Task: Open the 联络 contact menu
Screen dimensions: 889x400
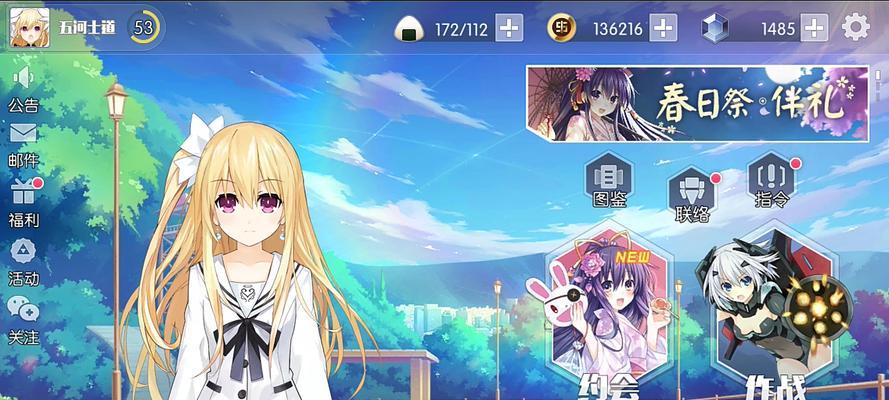Action: point(693,193)
